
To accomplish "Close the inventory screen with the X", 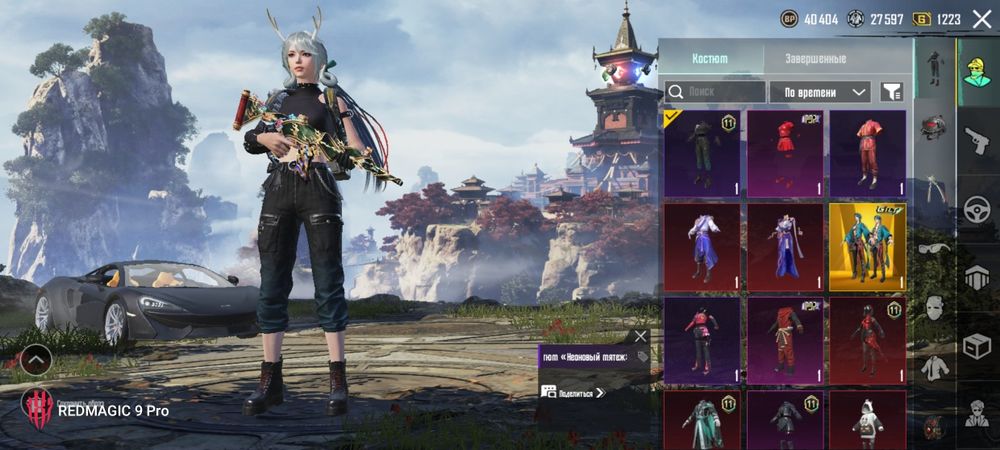I will pyautogui.click(x=981, y=19).
